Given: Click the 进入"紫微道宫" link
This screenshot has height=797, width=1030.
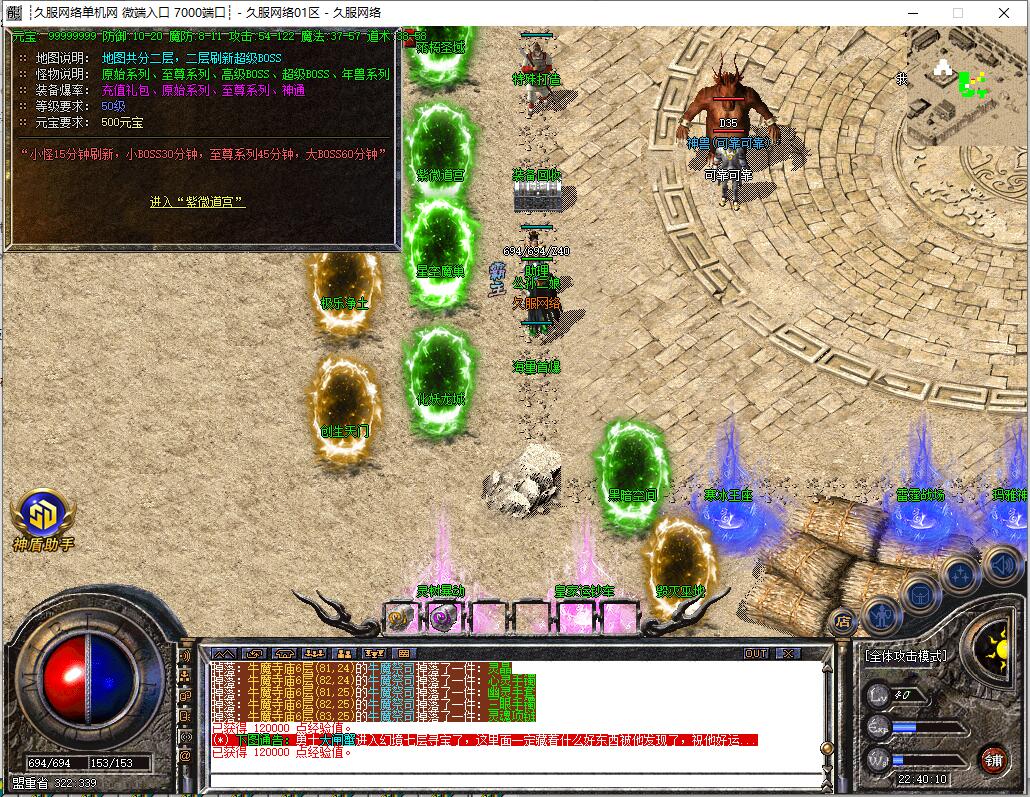Looking at the screenshot, I should (197, 202).
